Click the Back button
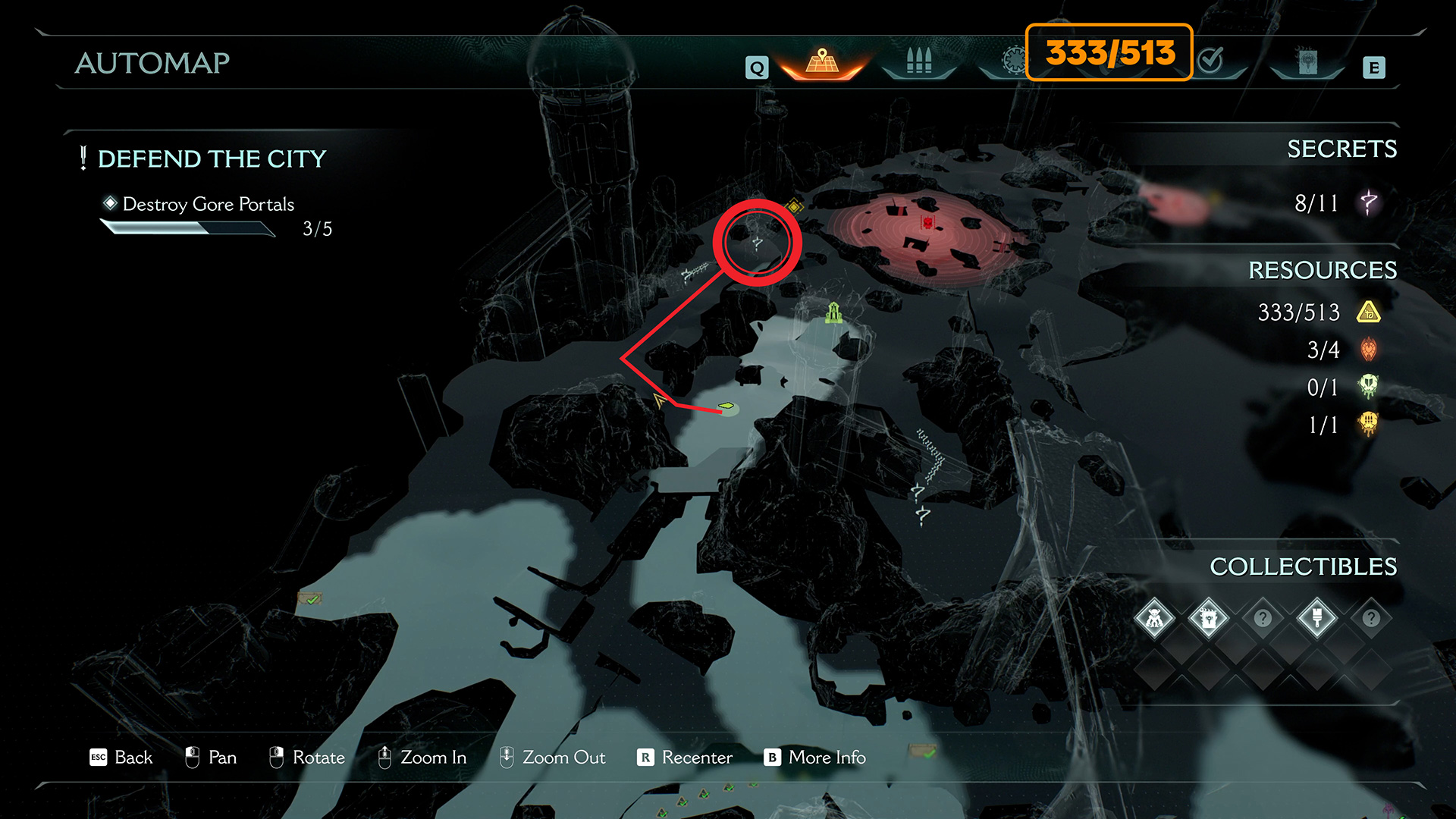The height and width of the screenshot is (819, 1456). coord(121,758)
